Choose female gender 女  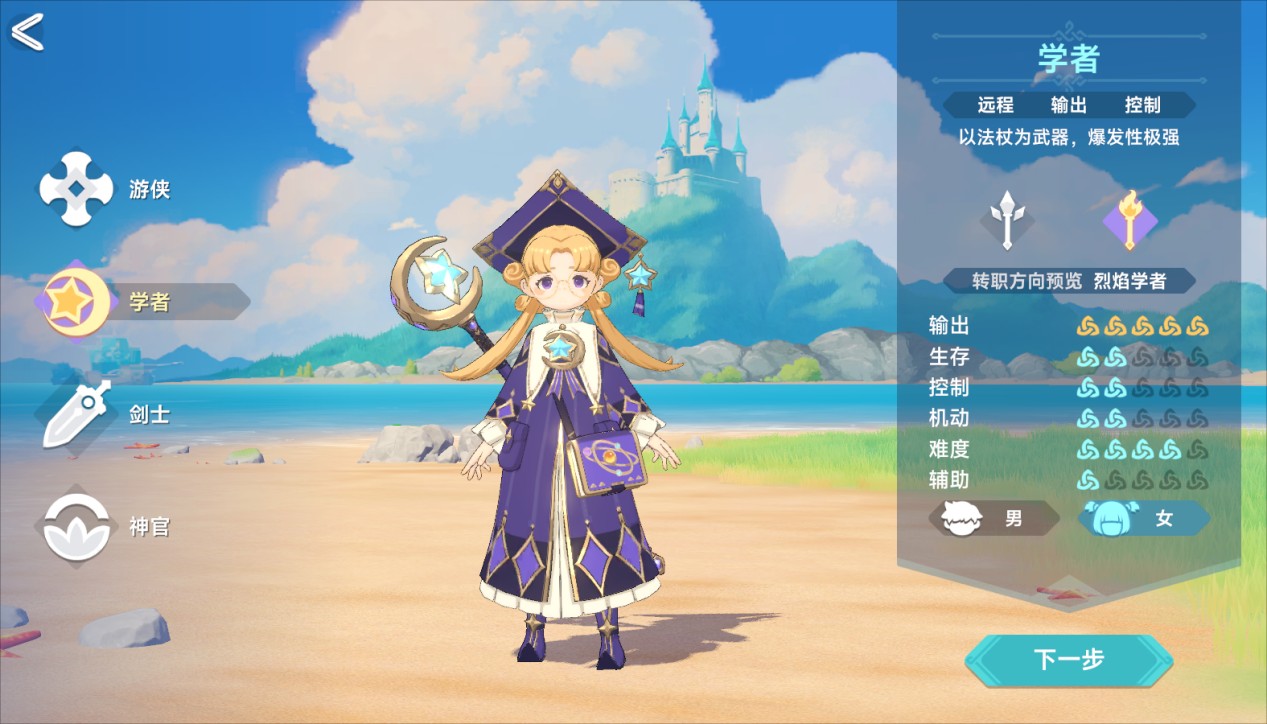pyautogui.click(x=1144, y=519)
